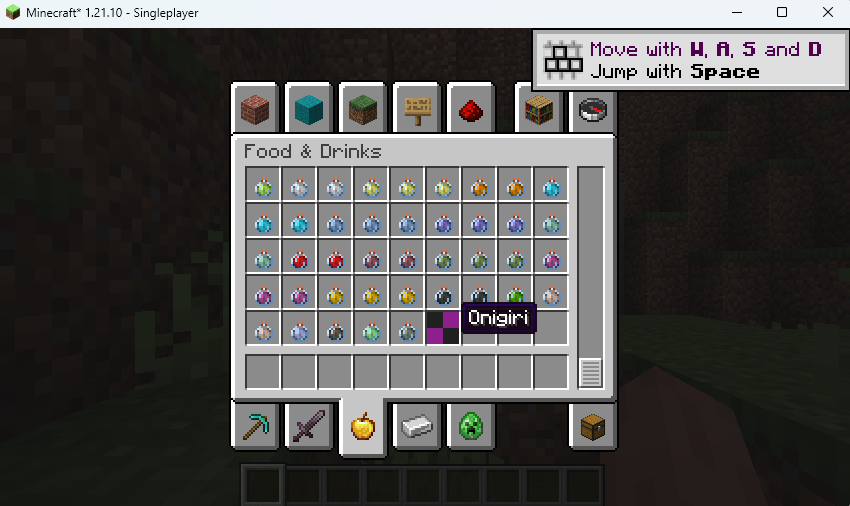The width and height of the screenshot is (850, 506).
Task: Select the golden apple Food & Drinks tab
Action: [x=363, y=428]
